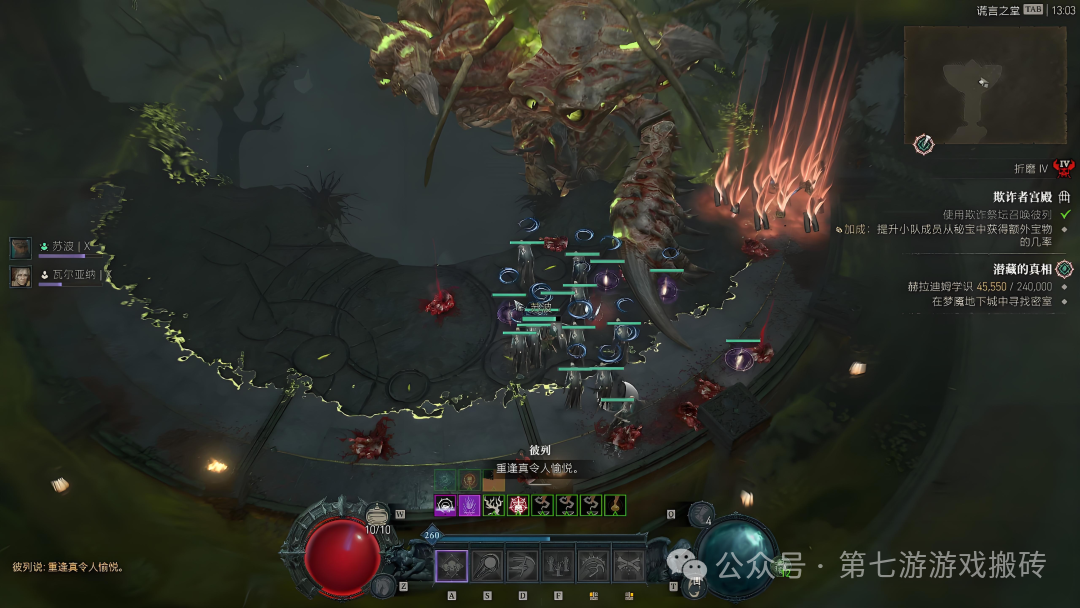The image size is (1080, 608).
Task: Select party member 瓦尔亚纳's portrait
Action: point(21,276)
